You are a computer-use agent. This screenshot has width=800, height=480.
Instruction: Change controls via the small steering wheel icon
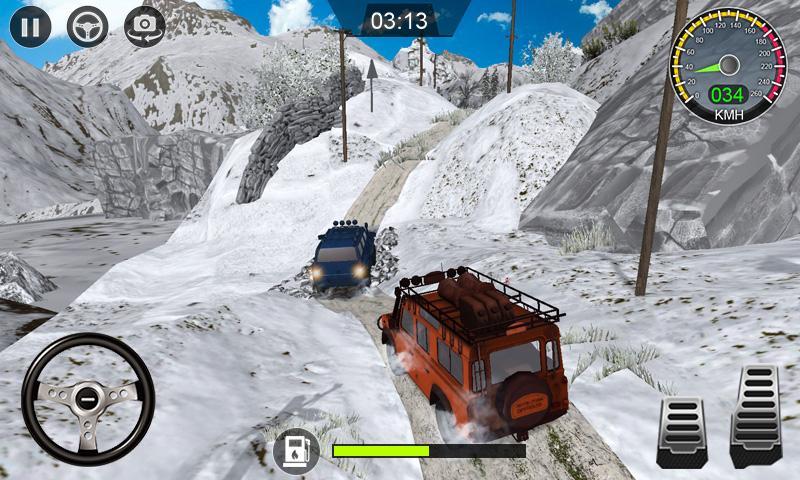click(x=88, y=26)
